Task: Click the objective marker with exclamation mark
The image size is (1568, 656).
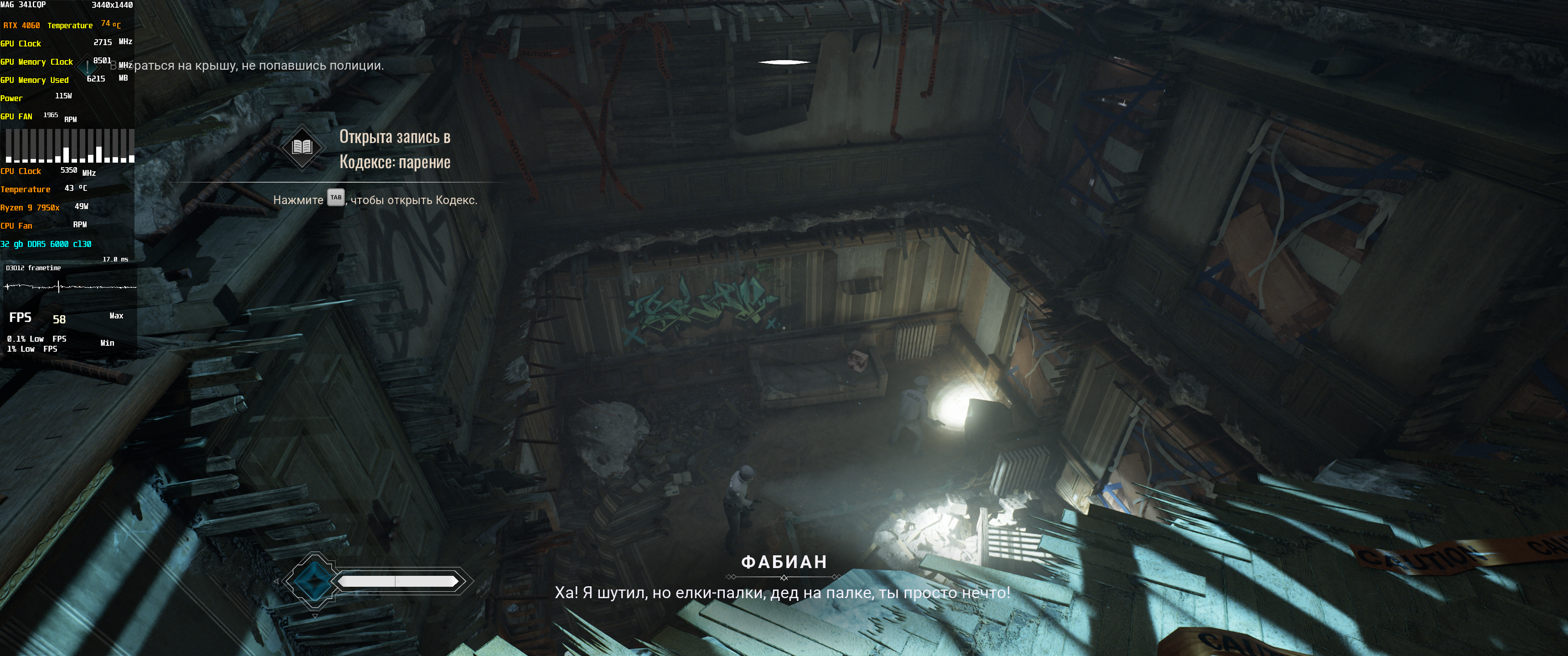Action: 88,66
